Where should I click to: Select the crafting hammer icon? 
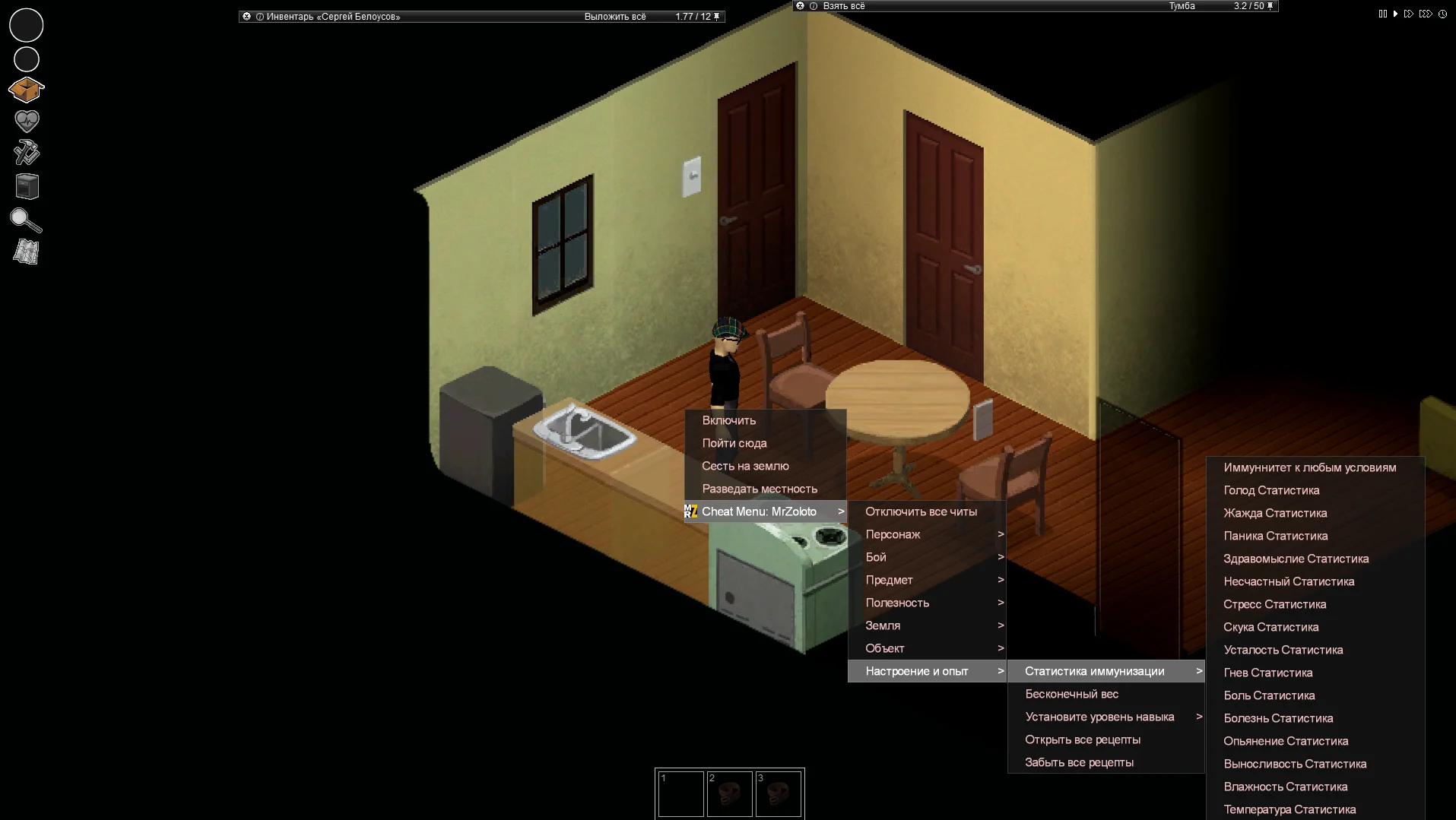(x=25, y=152)
